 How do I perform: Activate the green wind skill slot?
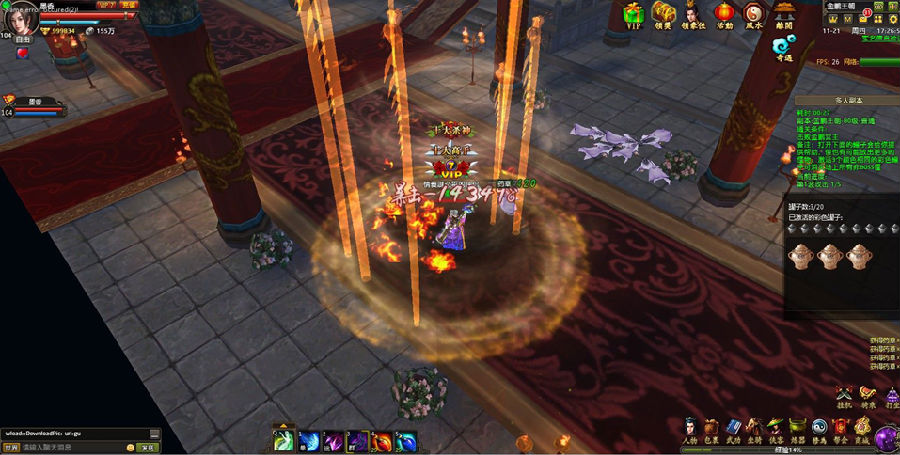tap(284, 441)
